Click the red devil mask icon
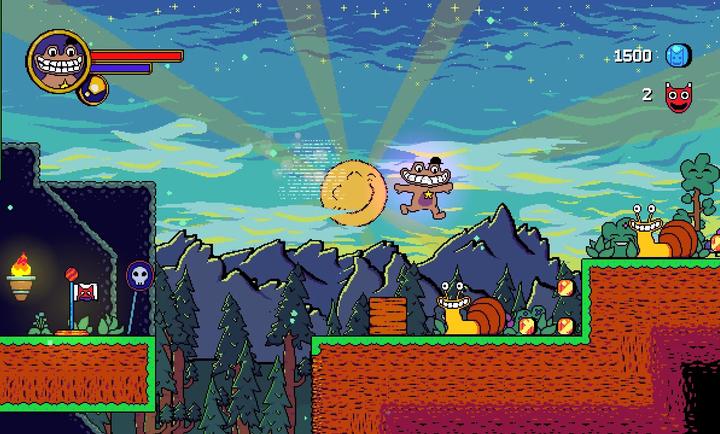 pyautogui.click(x=679, y=96)
